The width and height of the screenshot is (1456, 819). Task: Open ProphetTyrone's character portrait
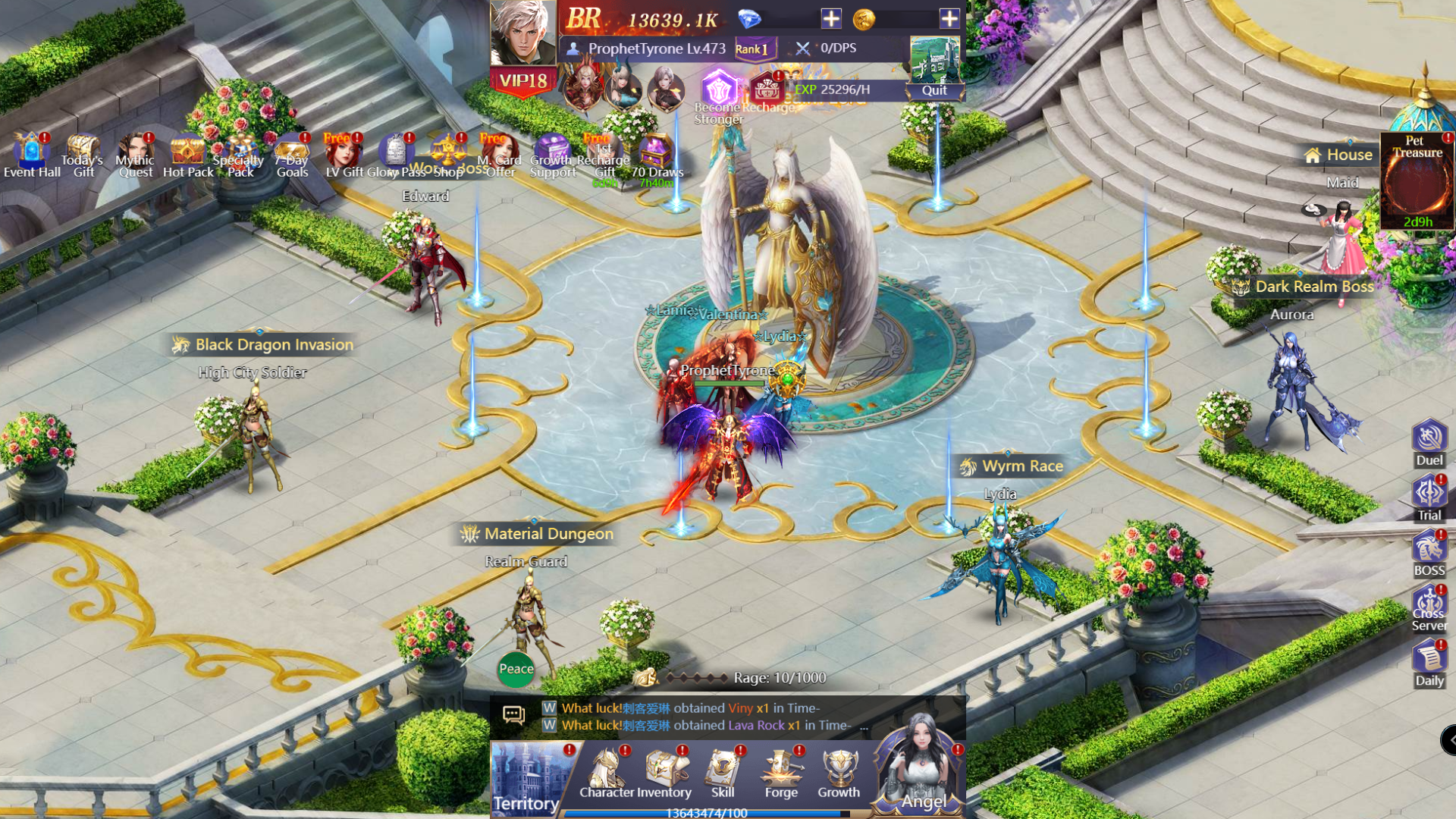coord(523,34)
